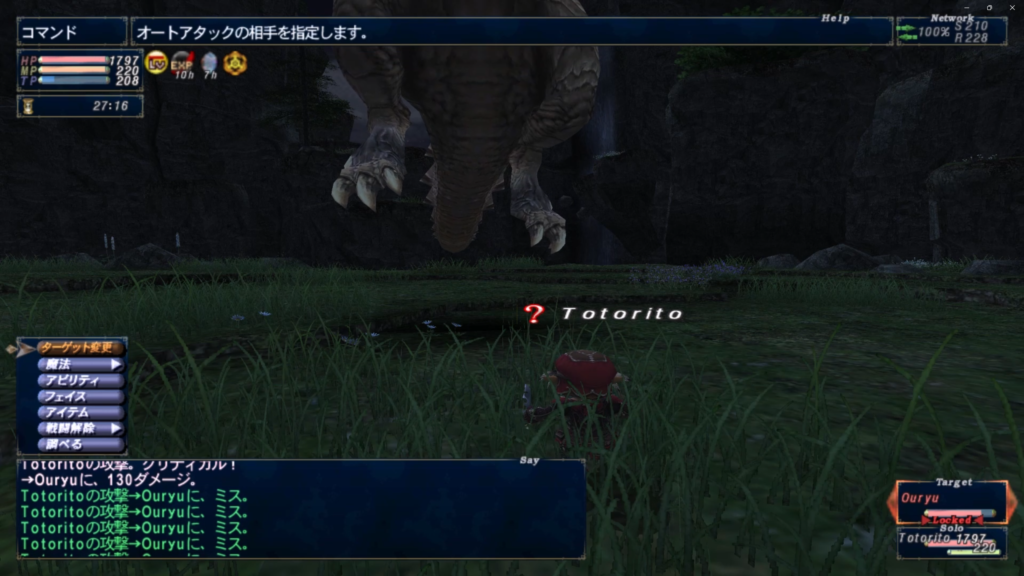This screenshot has width=1024, height=576.
Task: Select Totorito in the Solo party panel
Action: point(950,542)
